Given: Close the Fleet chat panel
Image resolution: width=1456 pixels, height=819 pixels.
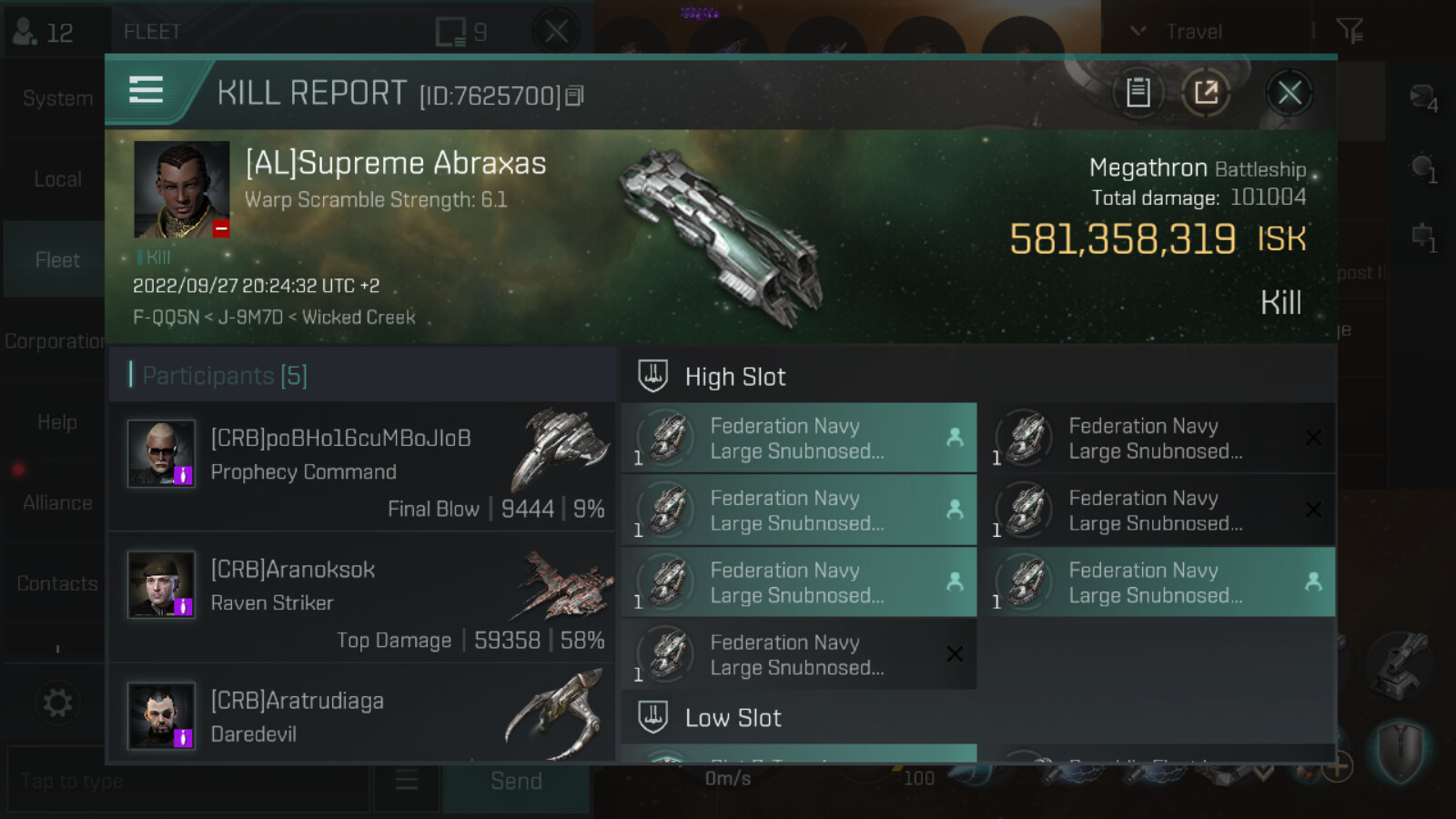Looking at the screenshot, I should pos(556,32).
